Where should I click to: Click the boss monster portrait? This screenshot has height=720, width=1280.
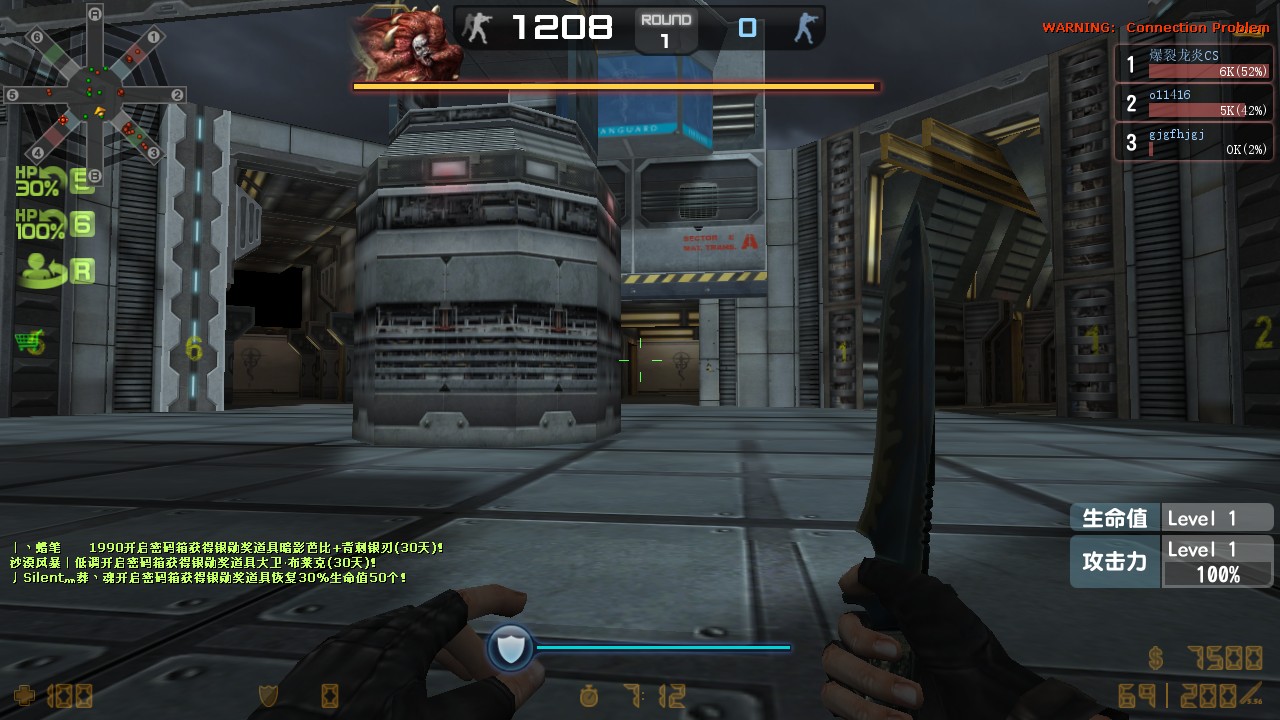coord(407,45)
